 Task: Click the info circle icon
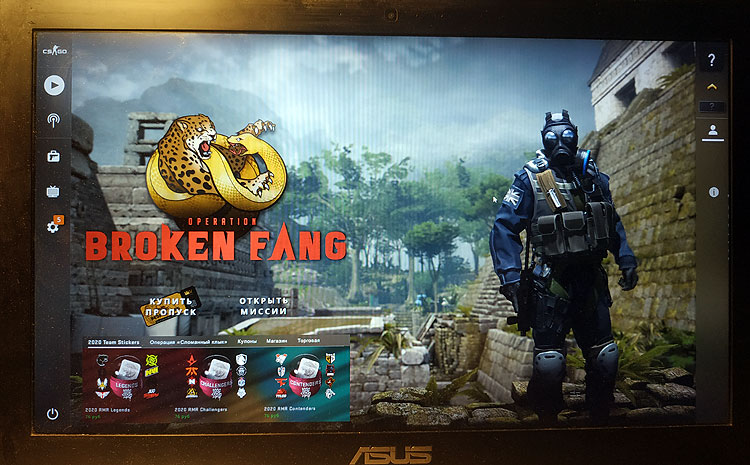[x=714, y=191]
